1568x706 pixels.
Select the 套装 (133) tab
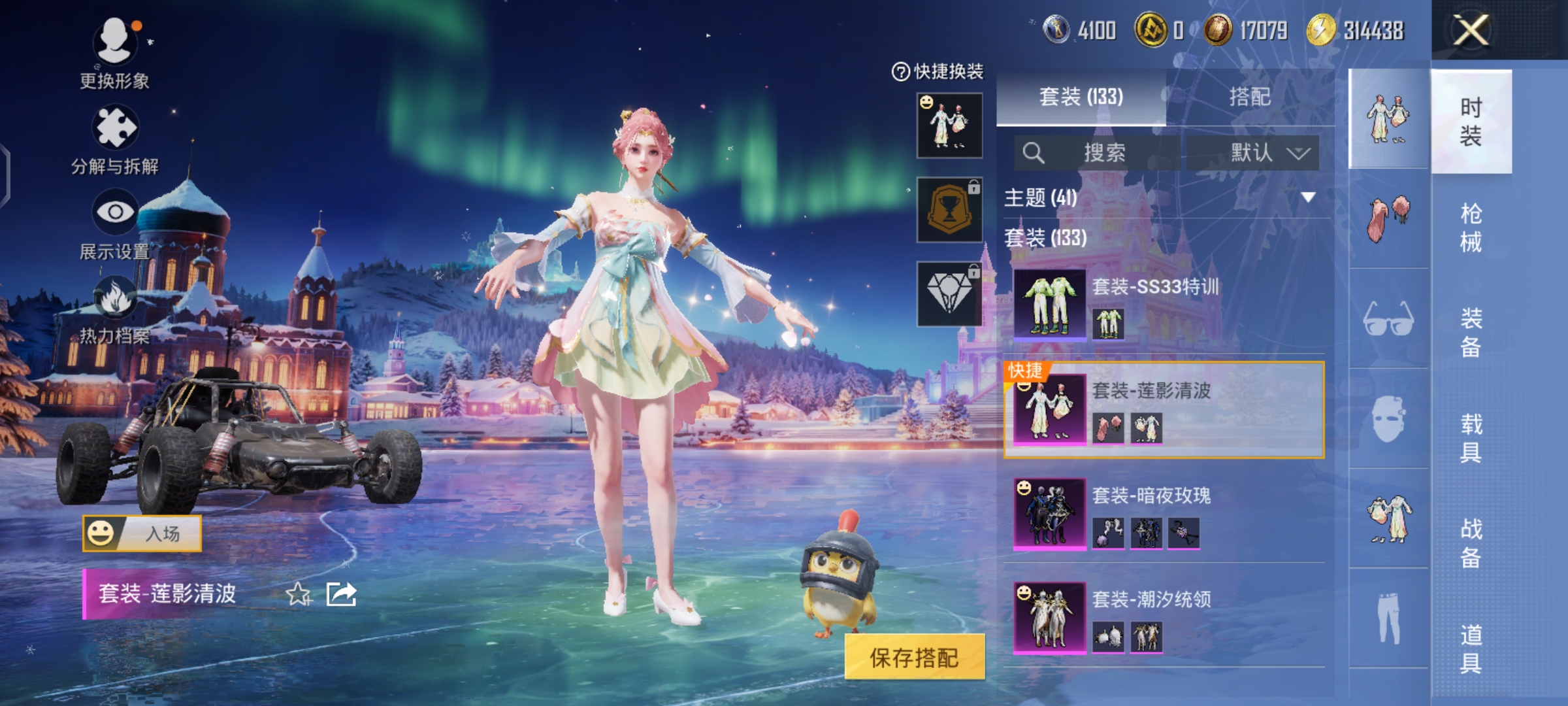pos(1081,97)
